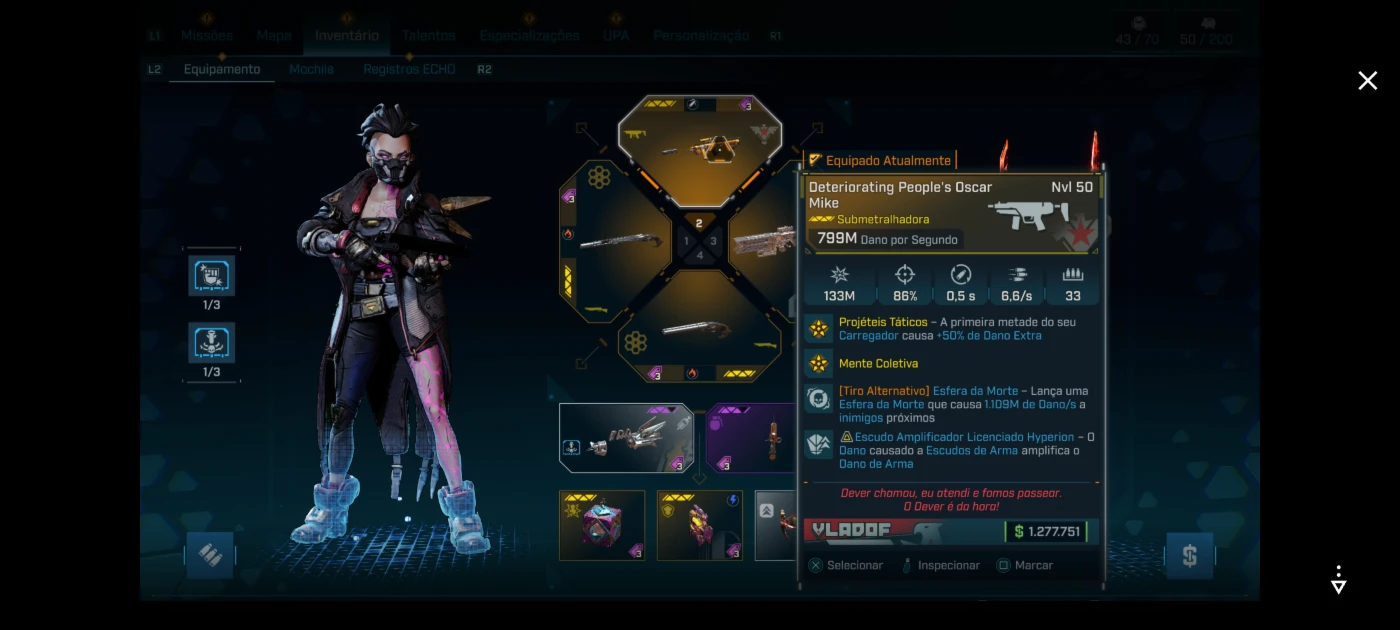
Task: Select the top weapon slot with the submachine gun
Action: pyautogui.click(x=700, y=146)
